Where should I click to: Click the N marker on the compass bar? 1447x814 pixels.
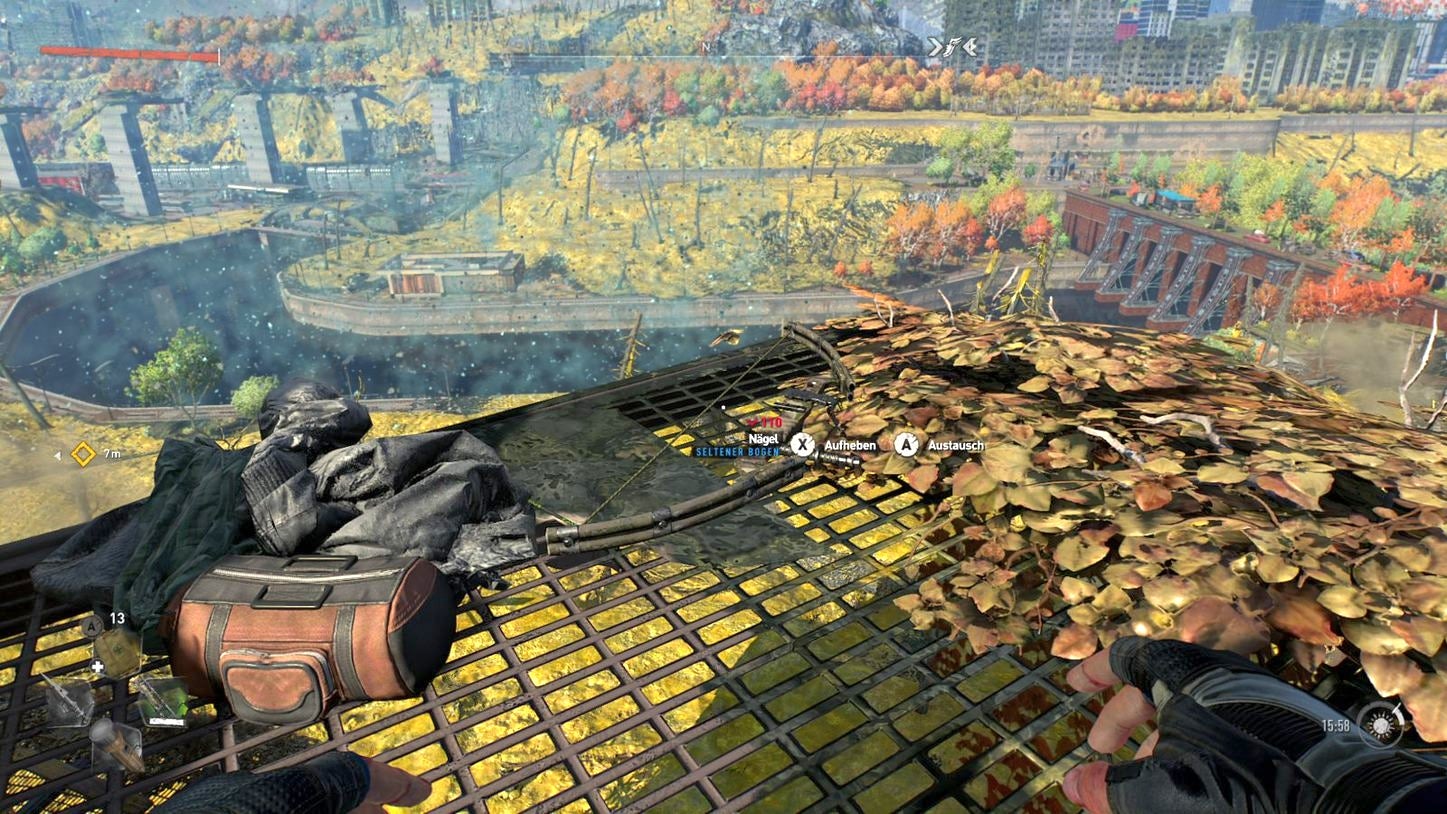[x=708, y=47]
